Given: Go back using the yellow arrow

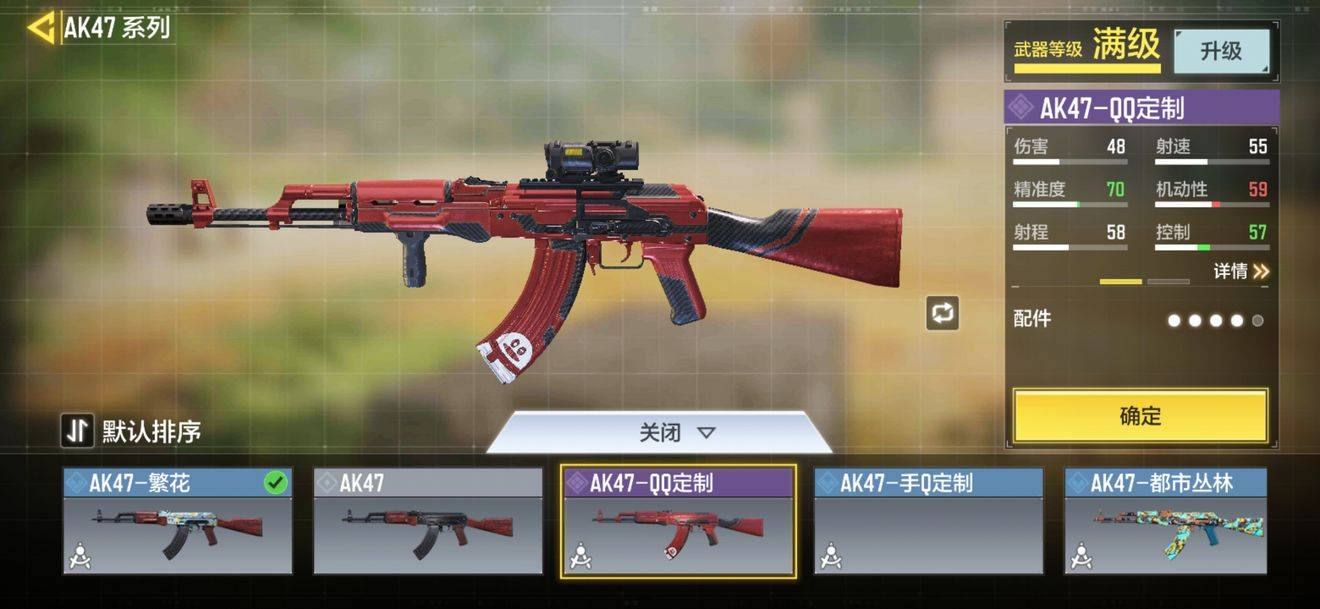Looking at the screenshot, I should pyautogui.click(x=41, y=28).
